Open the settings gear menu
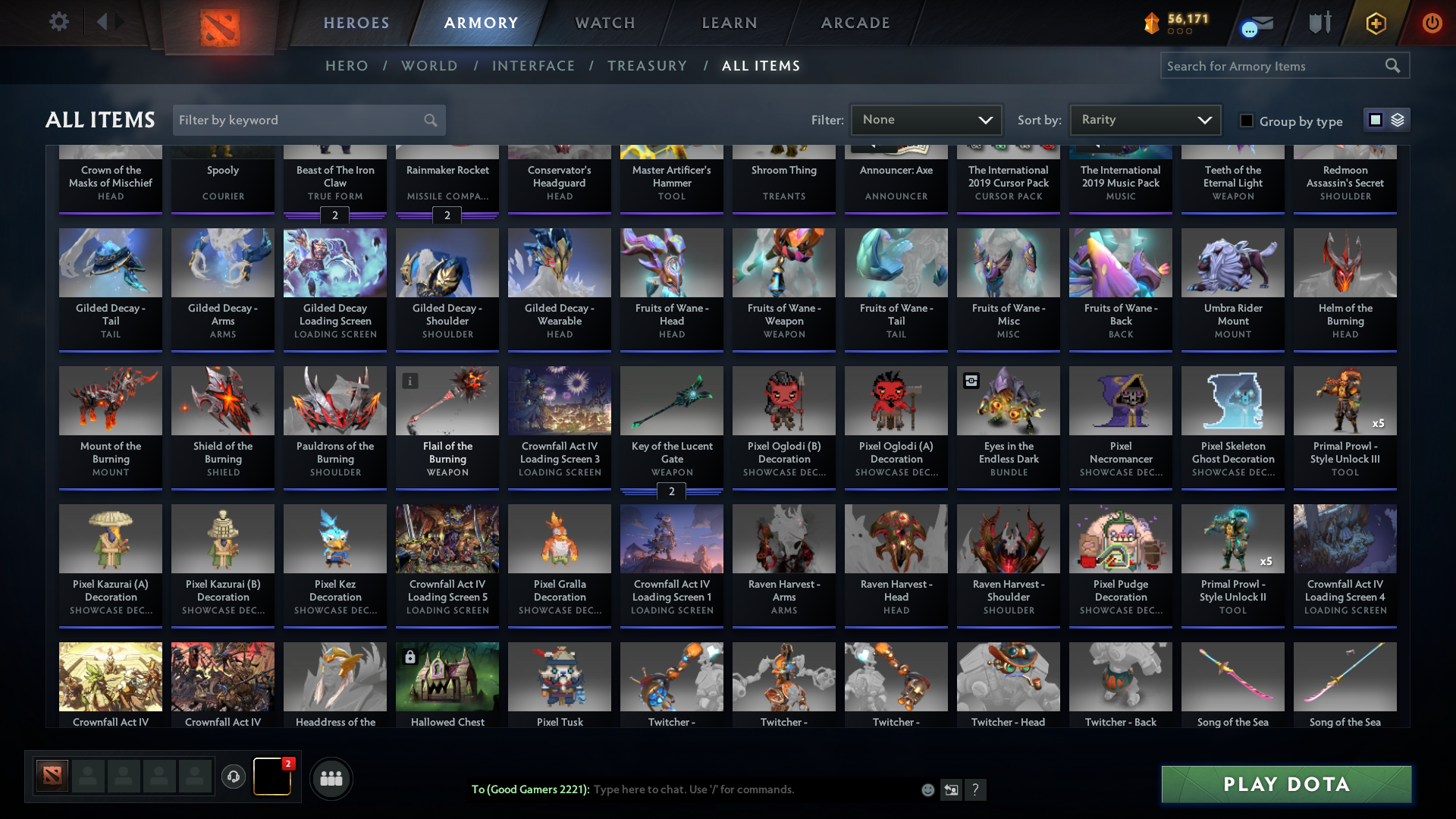The width and height of the screenshot is (1456, 819). coord(59,22)
